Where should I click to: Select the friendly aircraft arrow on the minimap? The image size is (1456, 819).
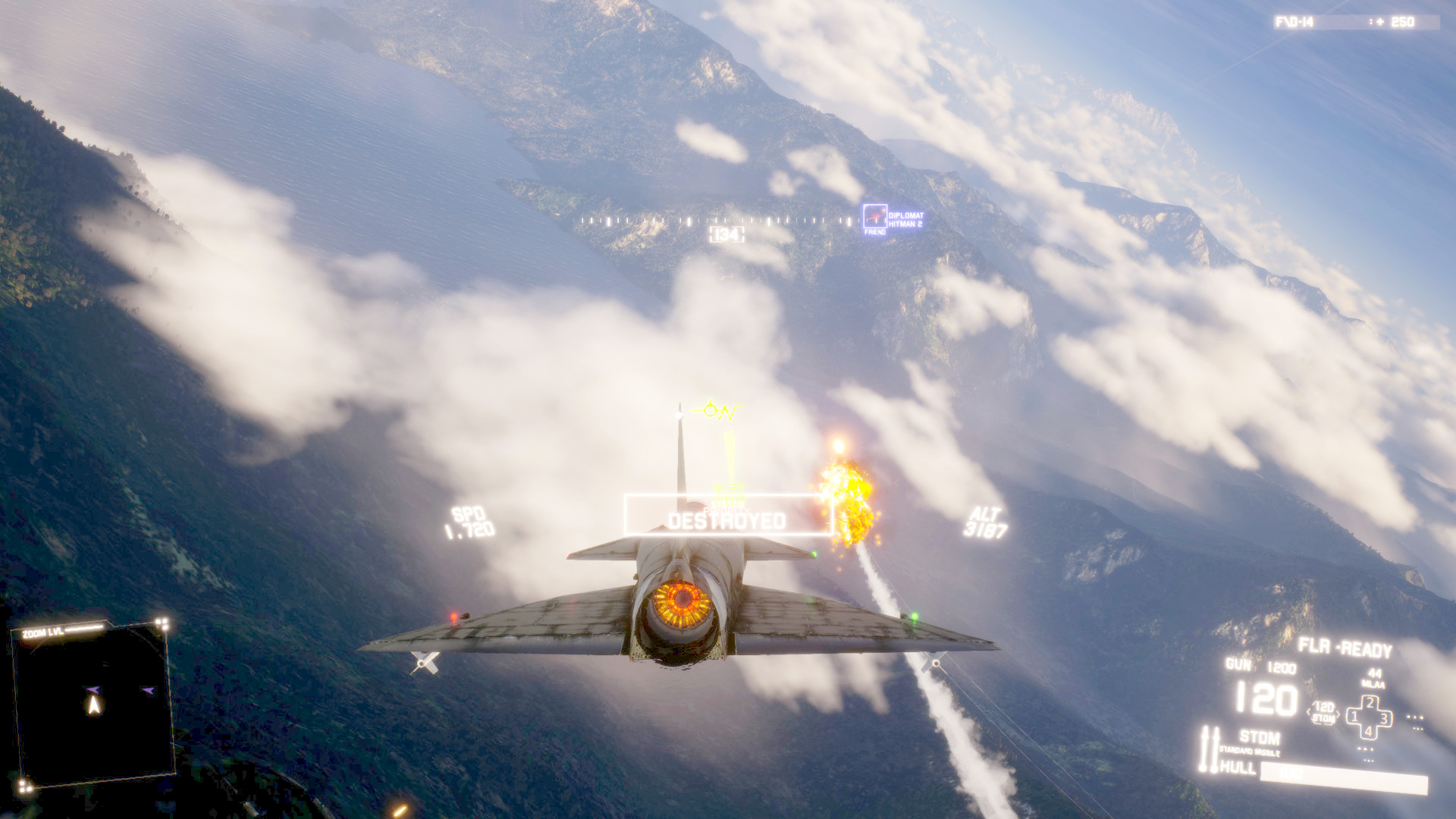[x=148, y=690]
